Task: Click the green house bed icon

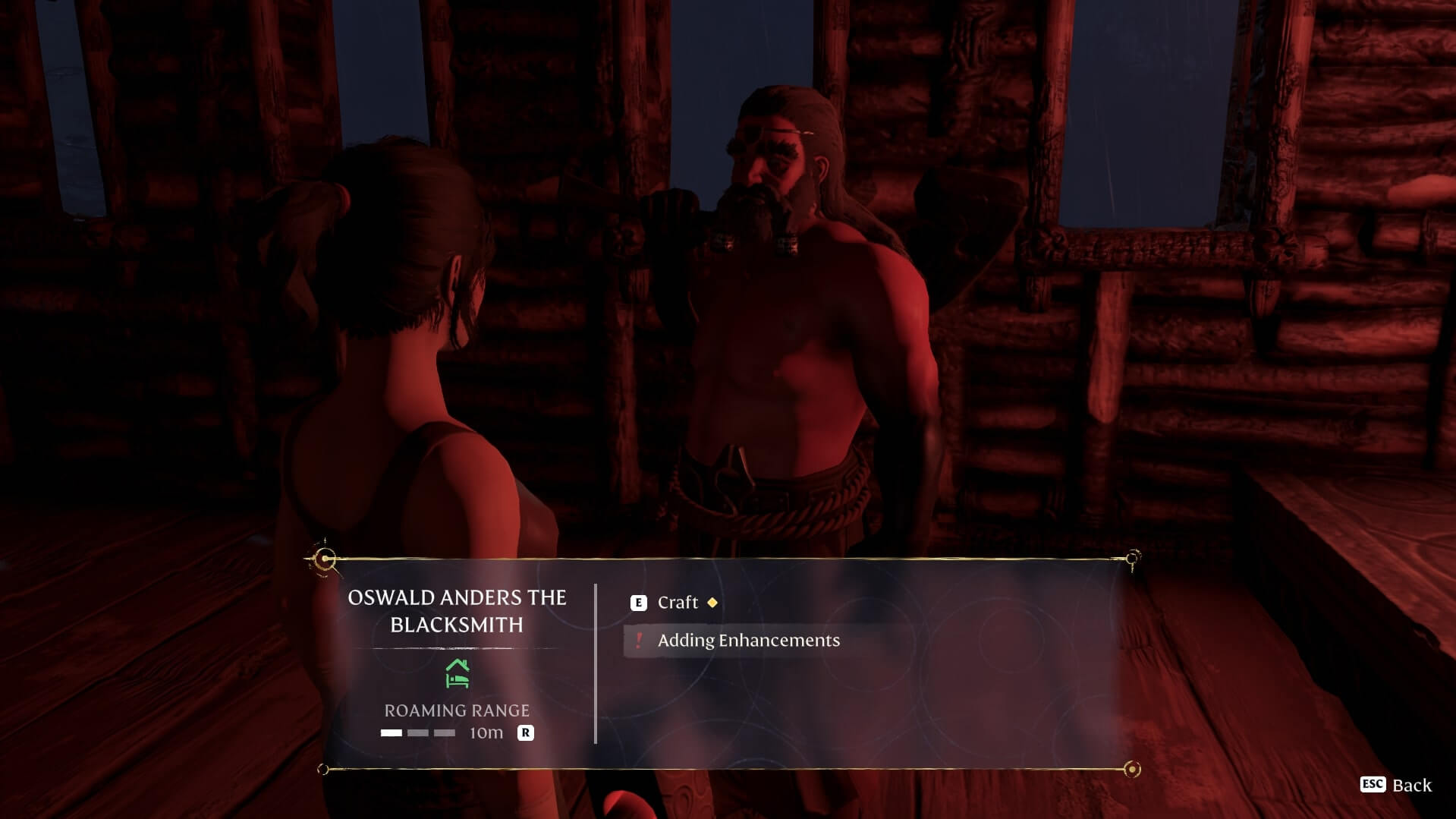Action: 458,673
